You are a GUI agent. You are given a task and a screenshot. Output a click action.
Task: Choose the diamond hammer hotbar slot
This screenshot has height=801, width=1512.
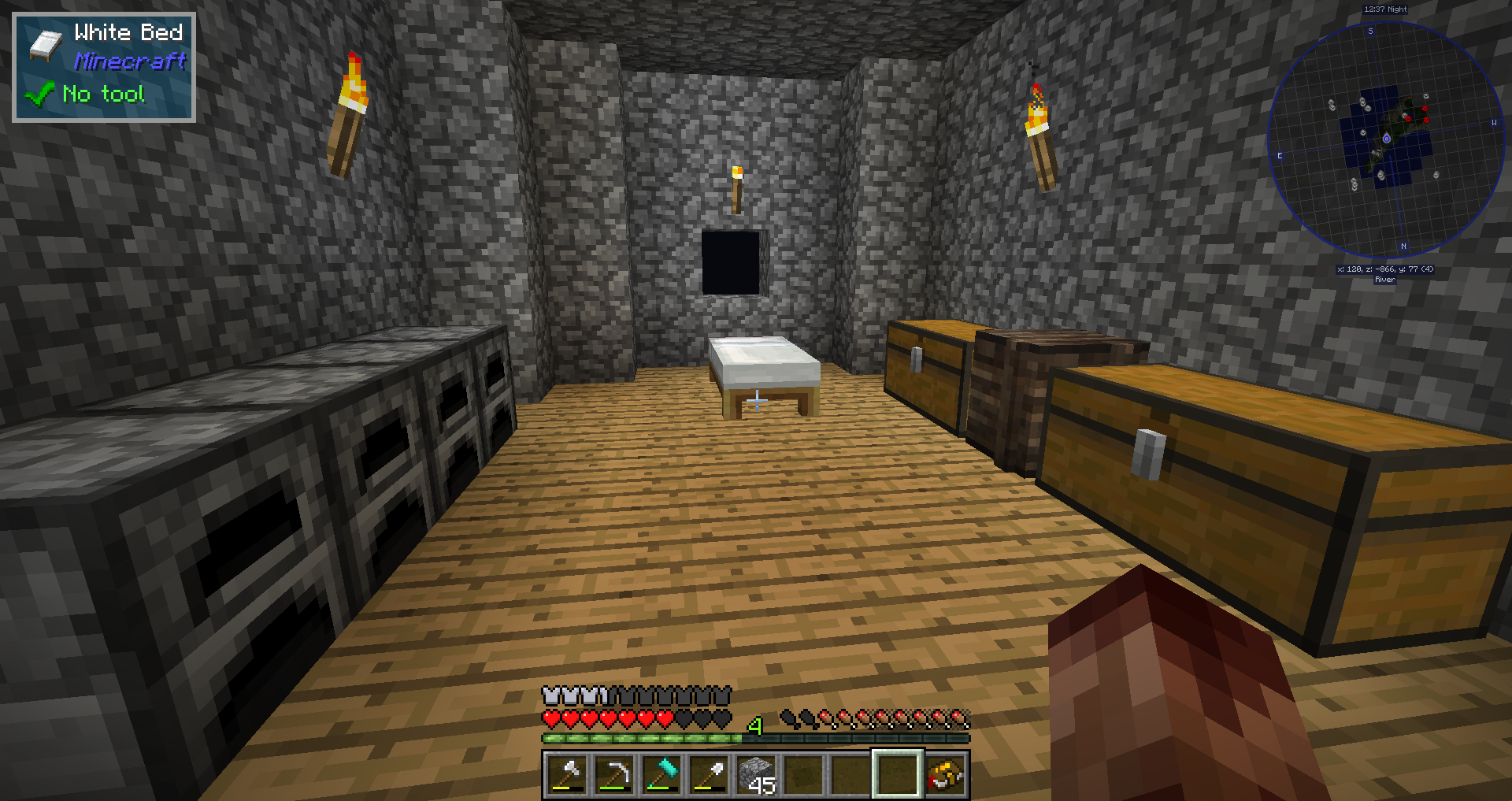661,774
